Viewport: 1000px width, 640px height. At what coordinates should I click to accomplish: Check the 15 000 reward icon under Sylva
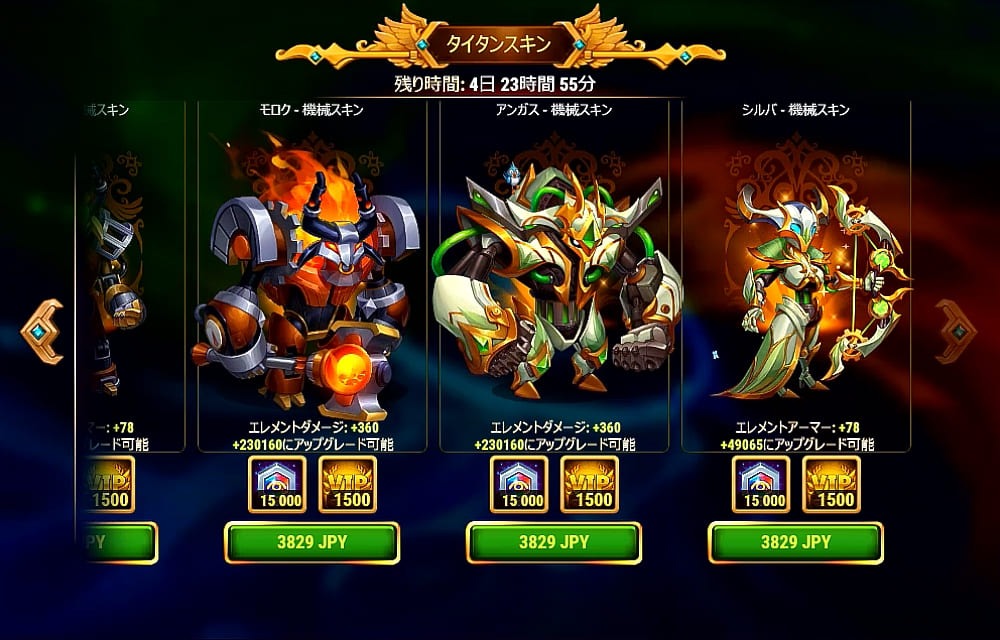(761, 484)
